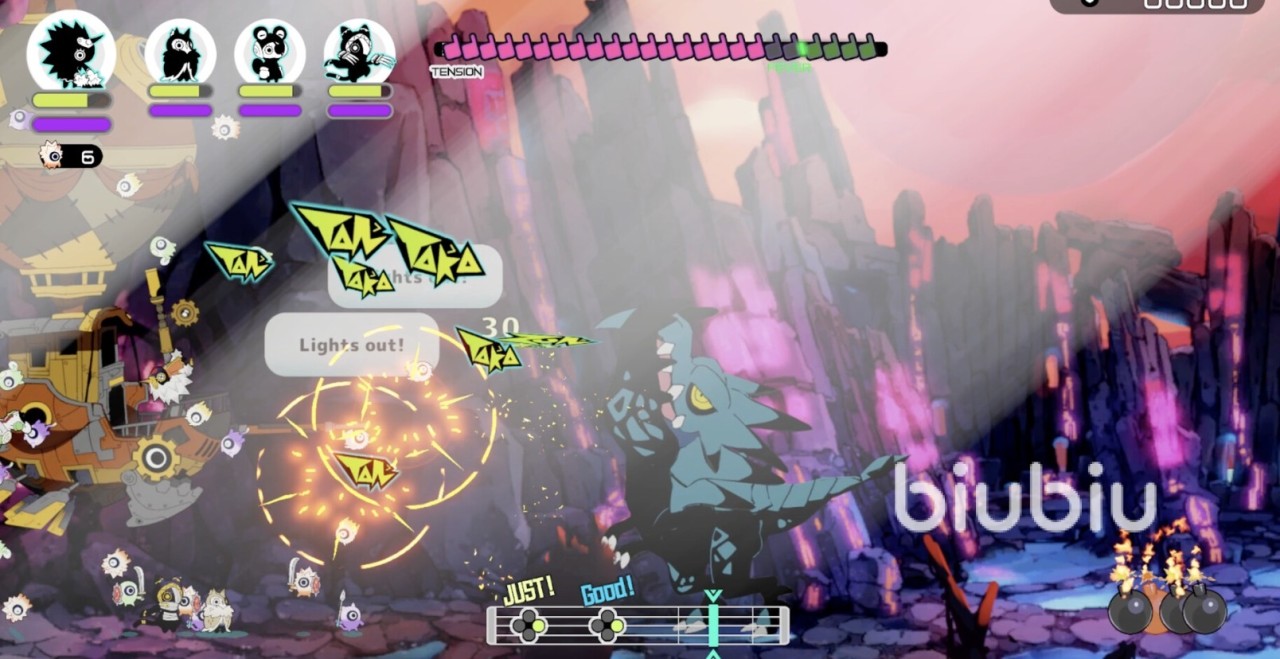Click the bear character portrait
This screenshot has width=1280, height=659.
pyautogui.click(x=270, y=52)
